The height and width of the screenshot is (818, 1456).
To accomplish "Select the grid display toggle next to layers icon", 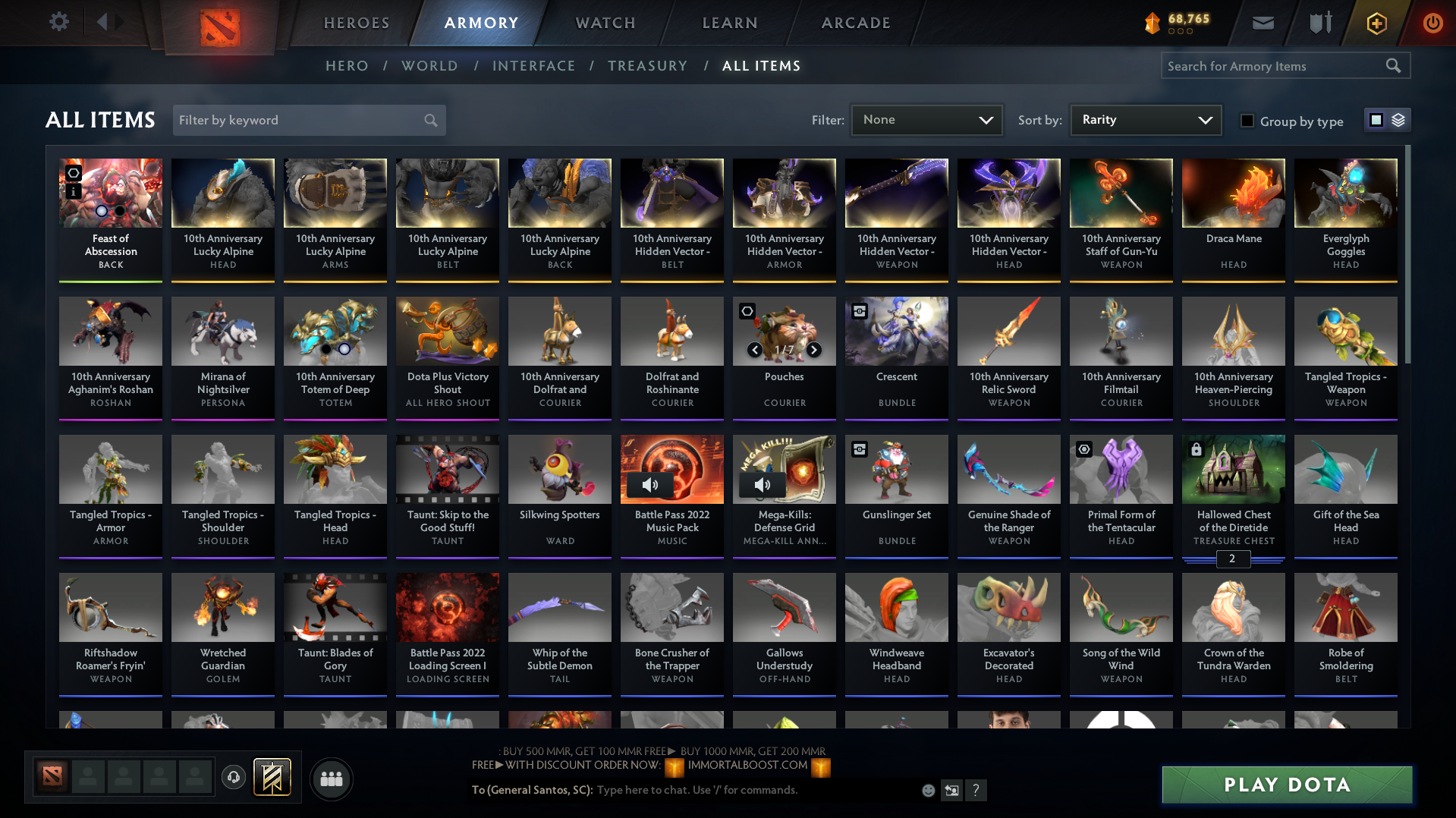I will pos(1377,119).
